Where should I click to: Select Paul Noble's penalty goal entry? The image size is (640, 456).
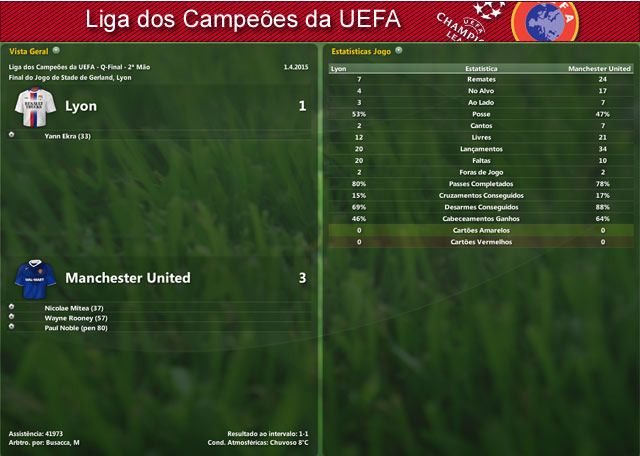click(x=76, y=327)
